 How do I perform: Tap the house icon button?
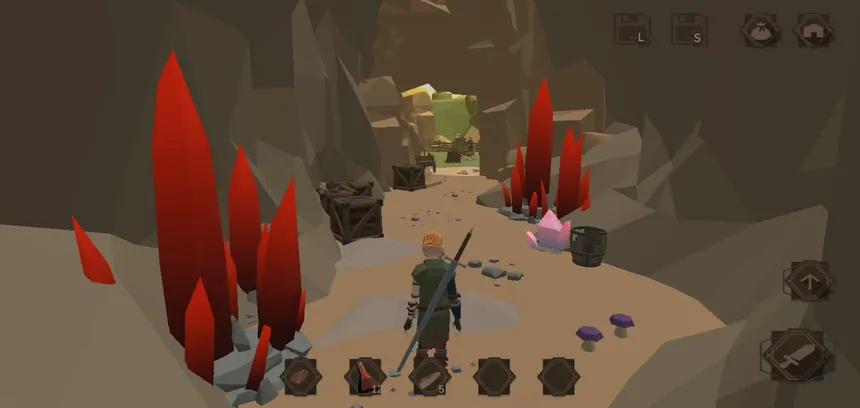tap(813, 30)
